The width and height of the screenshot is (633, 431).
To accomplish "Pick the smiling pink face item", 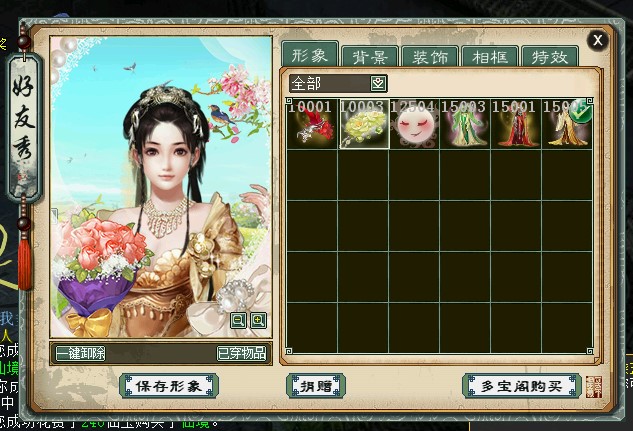I will point(414,125).
